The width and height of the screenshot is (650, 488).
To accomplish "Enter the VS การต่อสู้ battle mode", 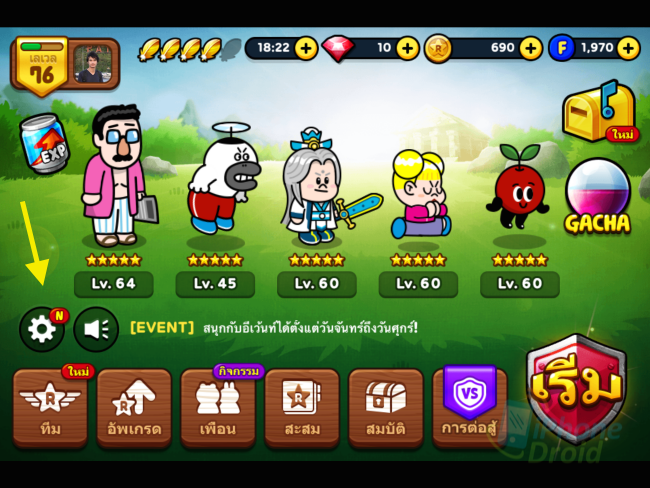I will (x=469, y=407).
